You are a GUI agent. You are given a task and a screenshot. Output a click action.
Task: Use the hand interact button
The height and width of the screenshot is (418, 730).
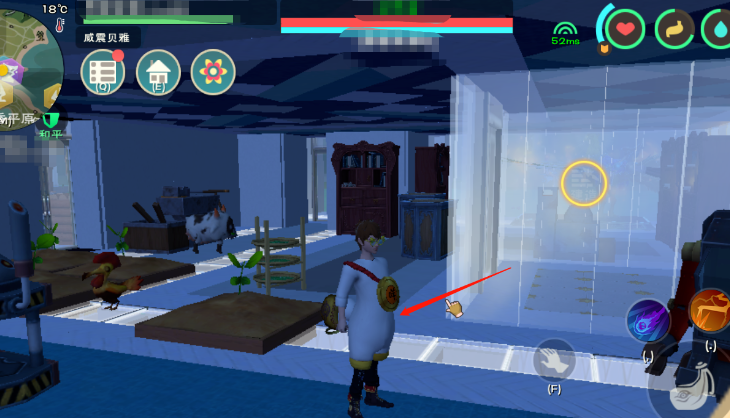point(553,359)
